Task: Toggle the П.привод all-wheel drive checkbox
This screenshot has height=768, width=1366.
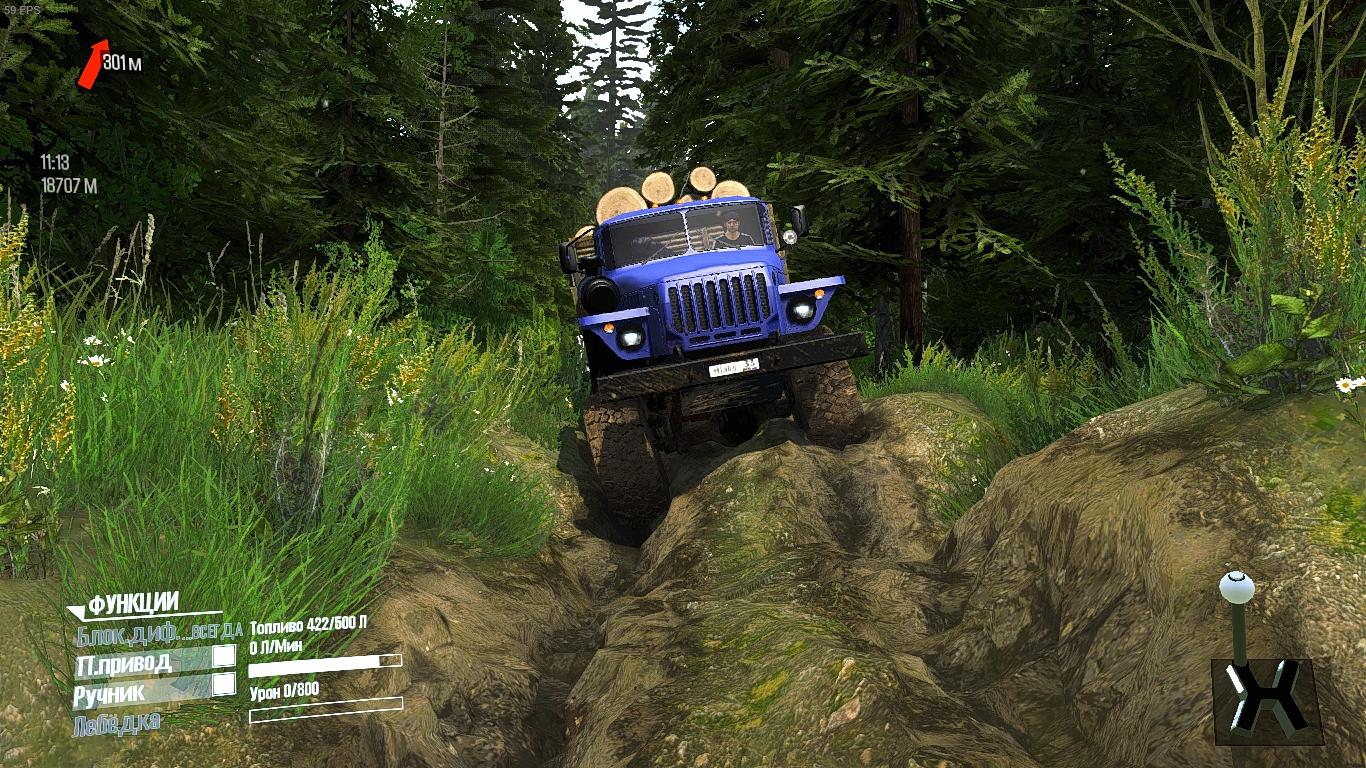Action: coord(224,656)
